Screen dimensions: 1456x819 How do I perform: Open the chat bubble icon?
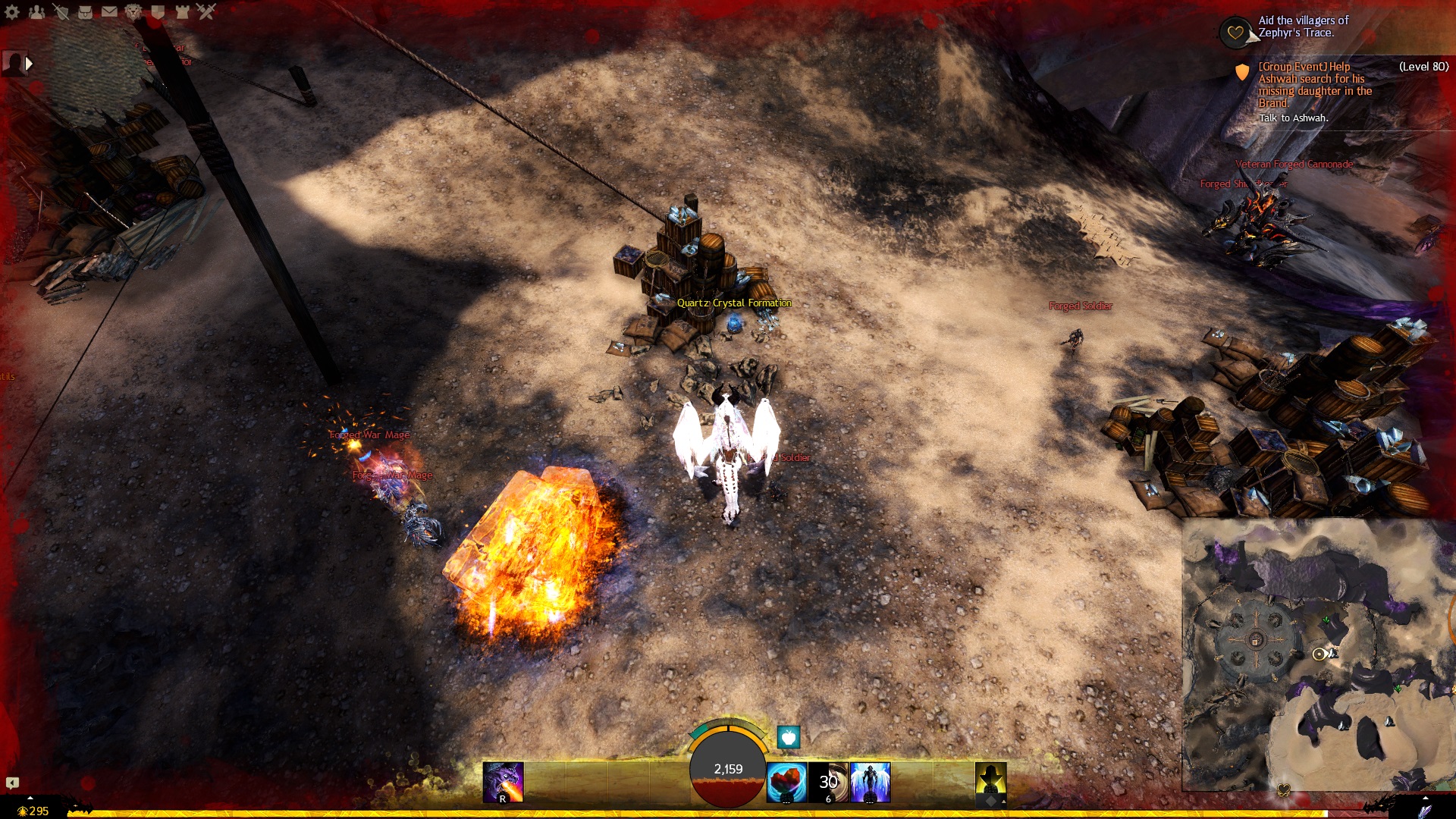click(12, 783)
